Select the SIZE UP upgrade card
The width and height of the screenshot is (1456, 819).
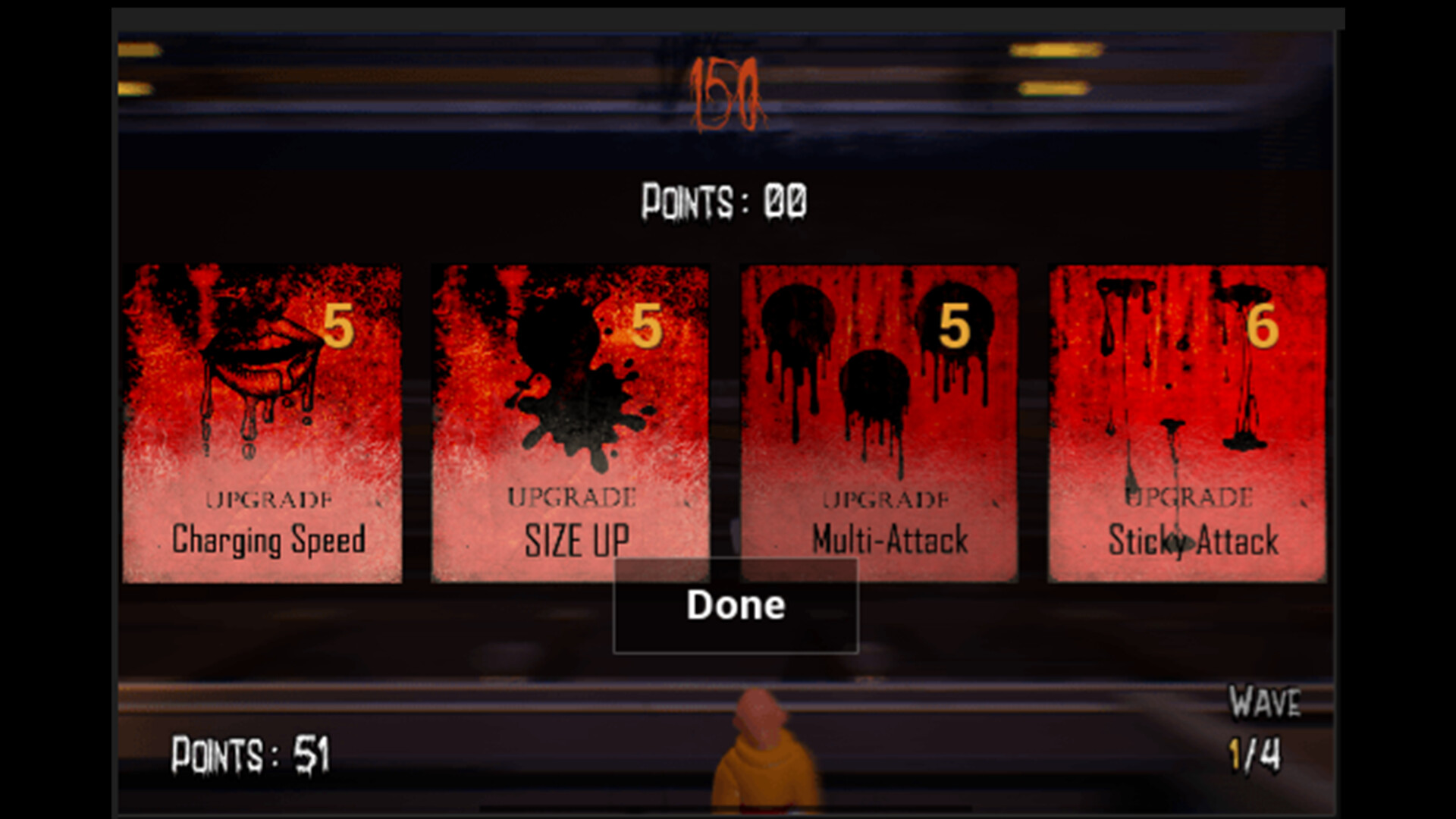click(571, 421)
